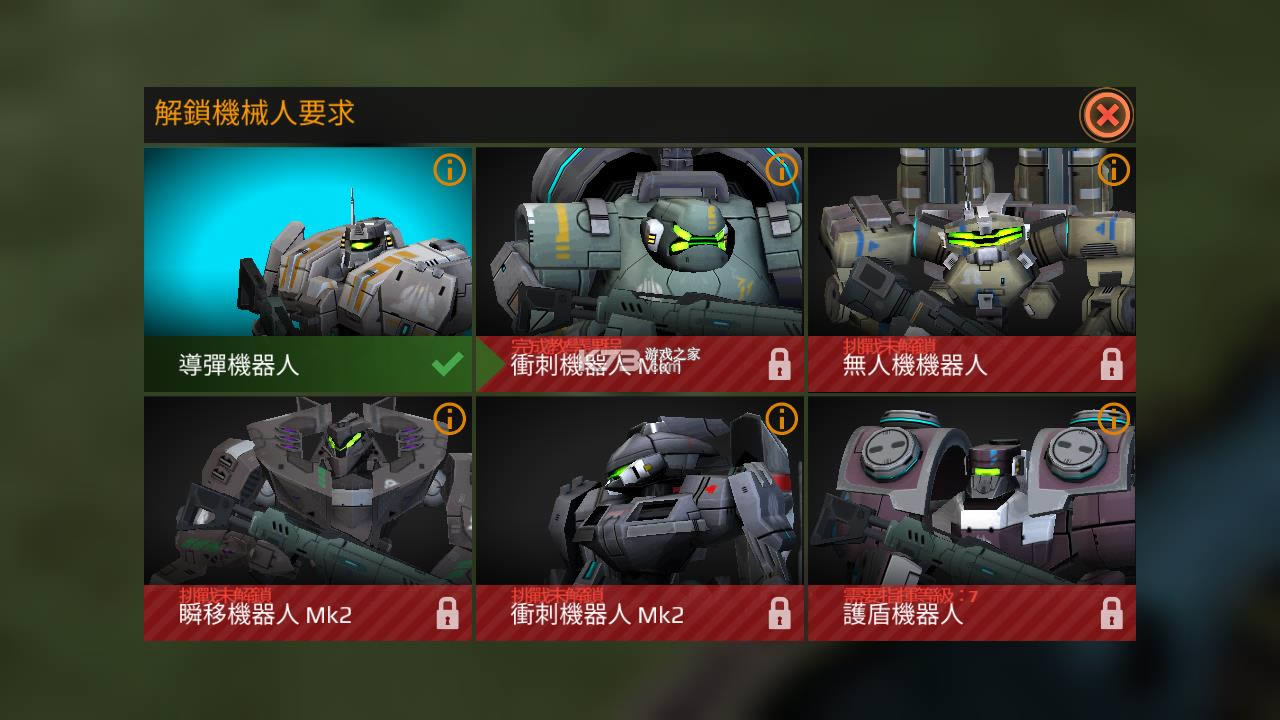
Task: Click the lock icon on 無人機機器人
Action: point(1113,362)
